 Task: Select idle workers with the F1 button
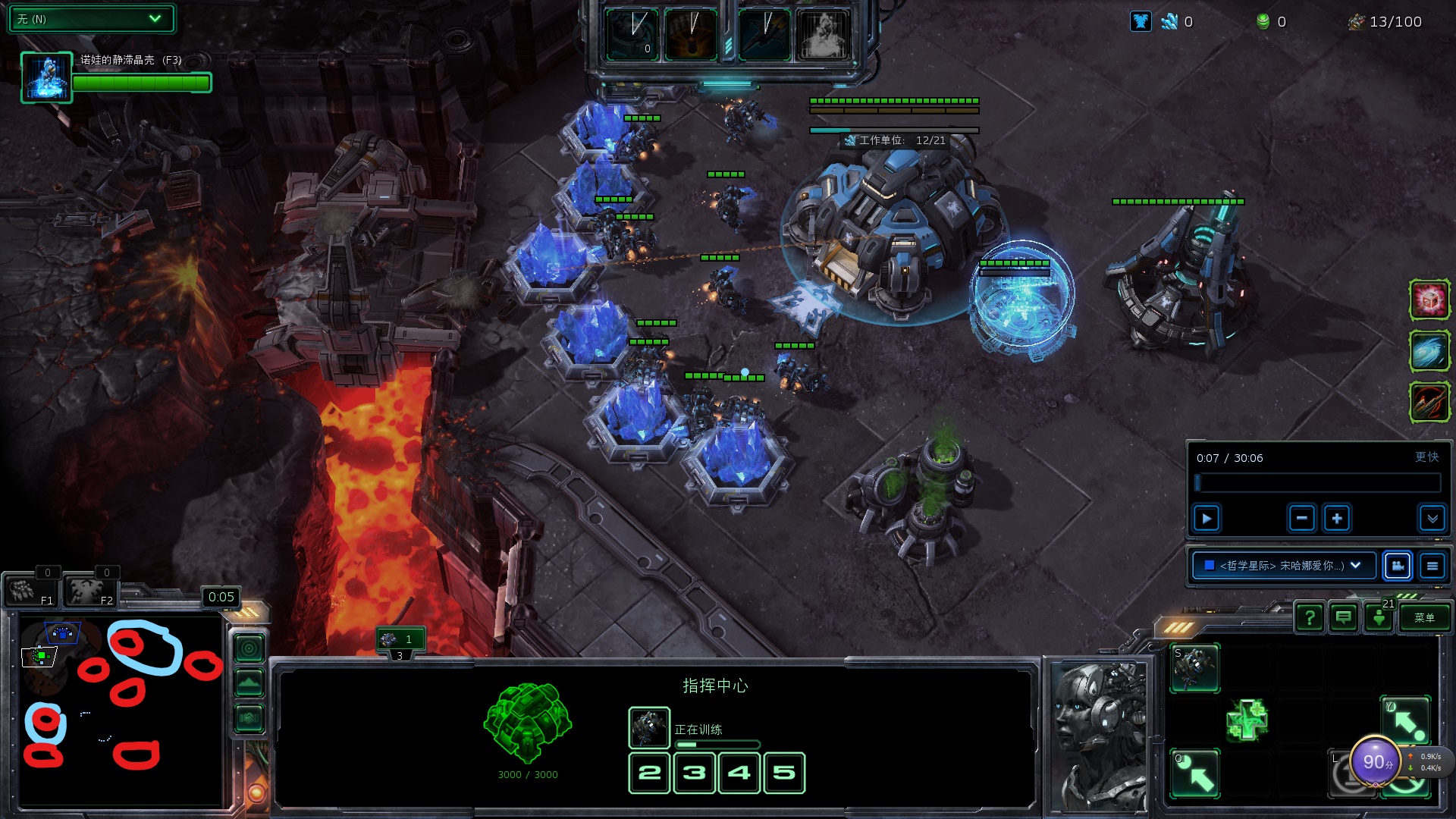[x=30, y=591]
